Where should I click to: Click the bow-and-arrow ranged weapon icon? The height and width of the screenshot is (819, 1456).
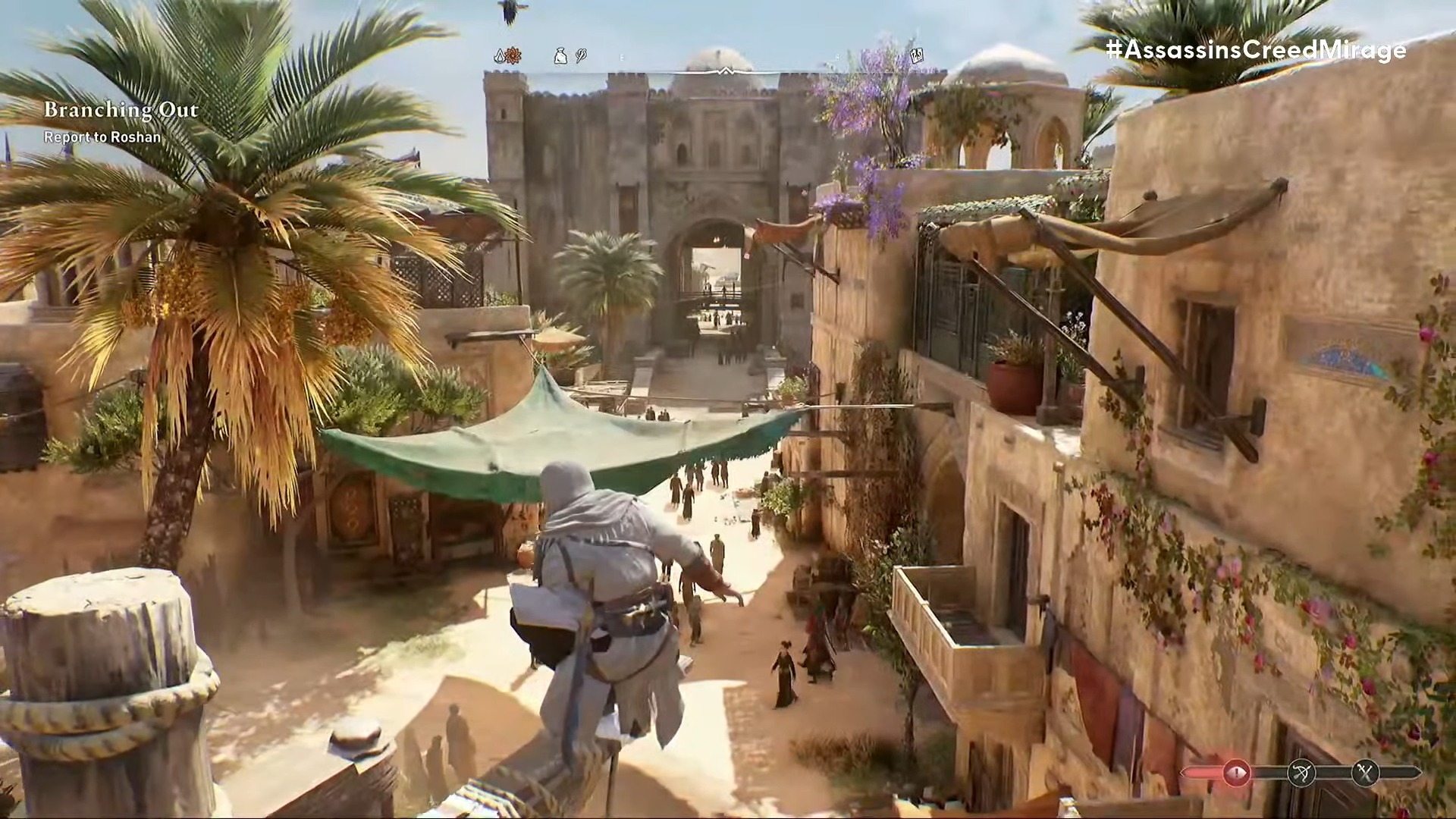(x=1301, y=773)
